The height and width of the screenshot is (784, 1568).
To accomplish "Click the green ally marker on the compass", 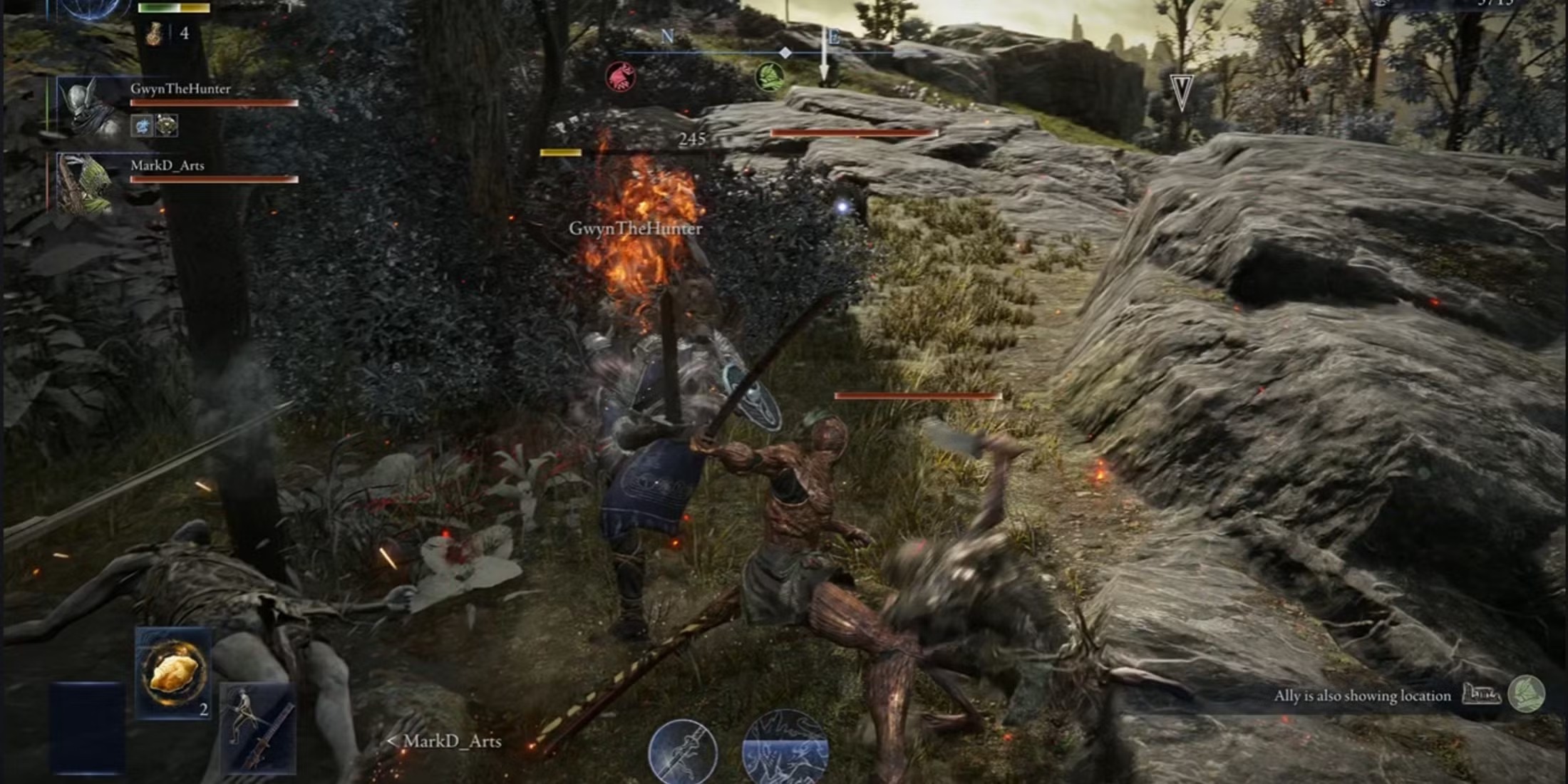I will click(x=770, y=76).
